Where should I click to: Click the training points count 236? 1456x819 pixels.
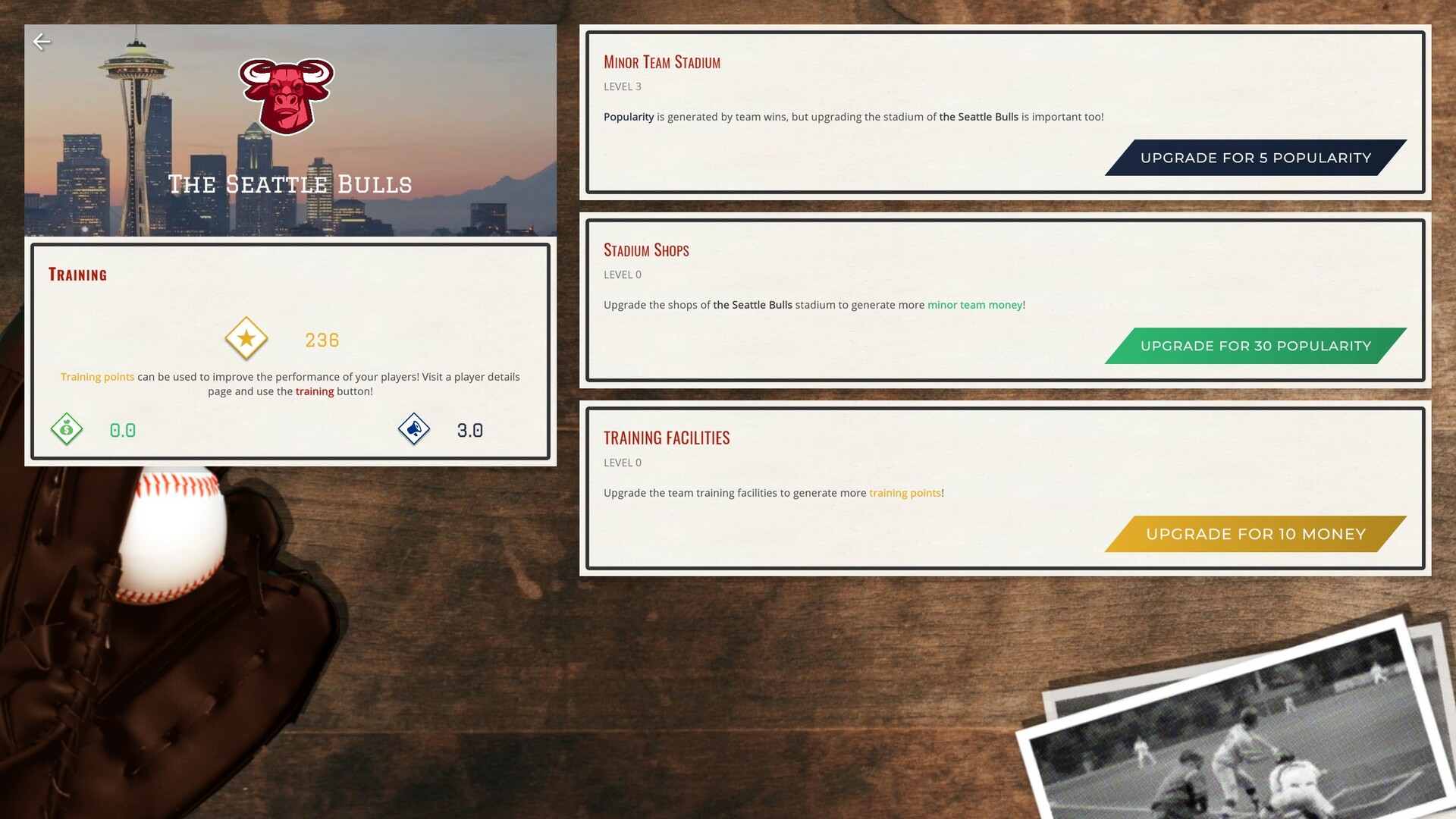click(322, 340)
